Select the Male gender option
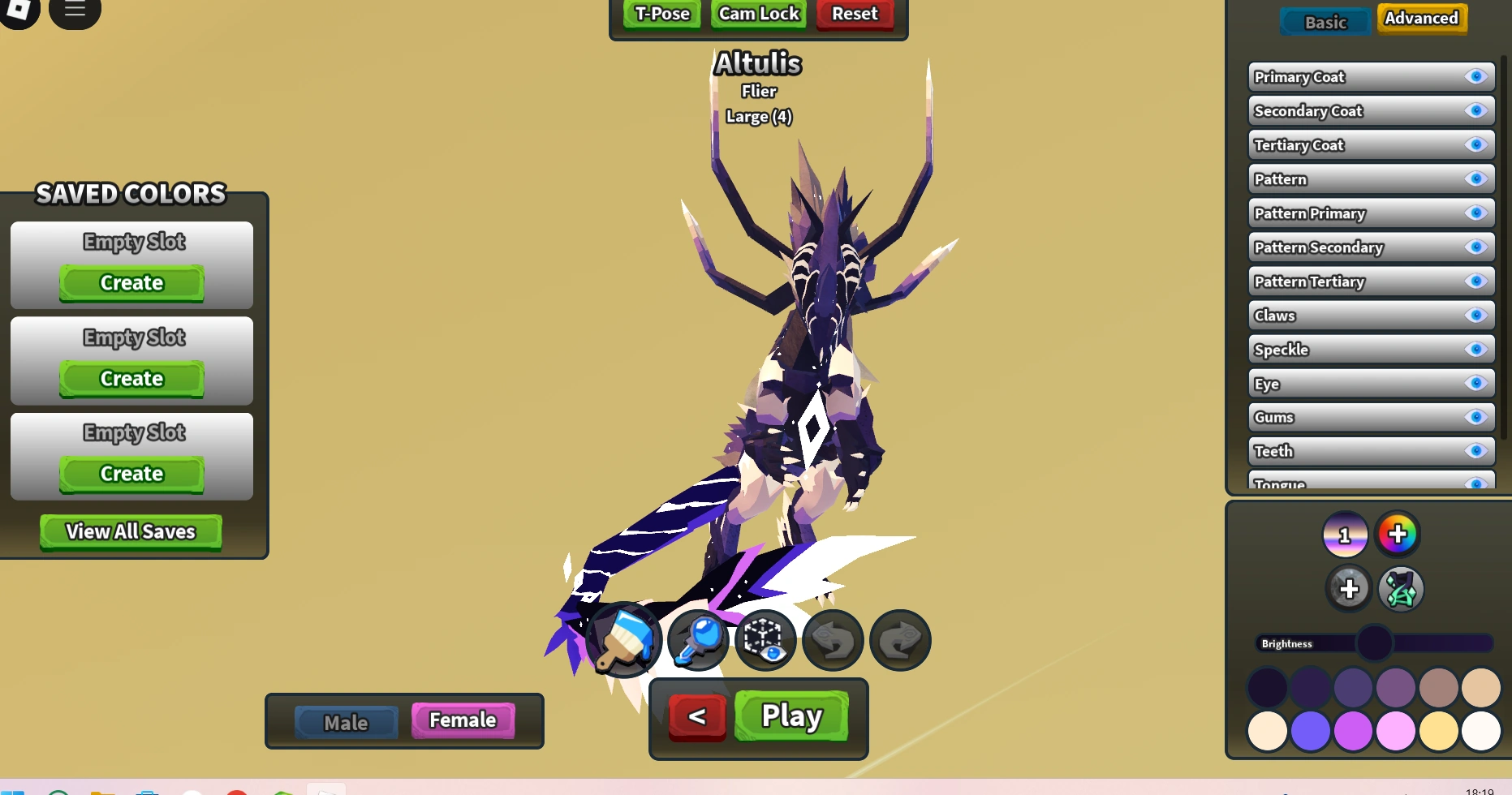The image size is (1512, 795). (x=347, y=721)
